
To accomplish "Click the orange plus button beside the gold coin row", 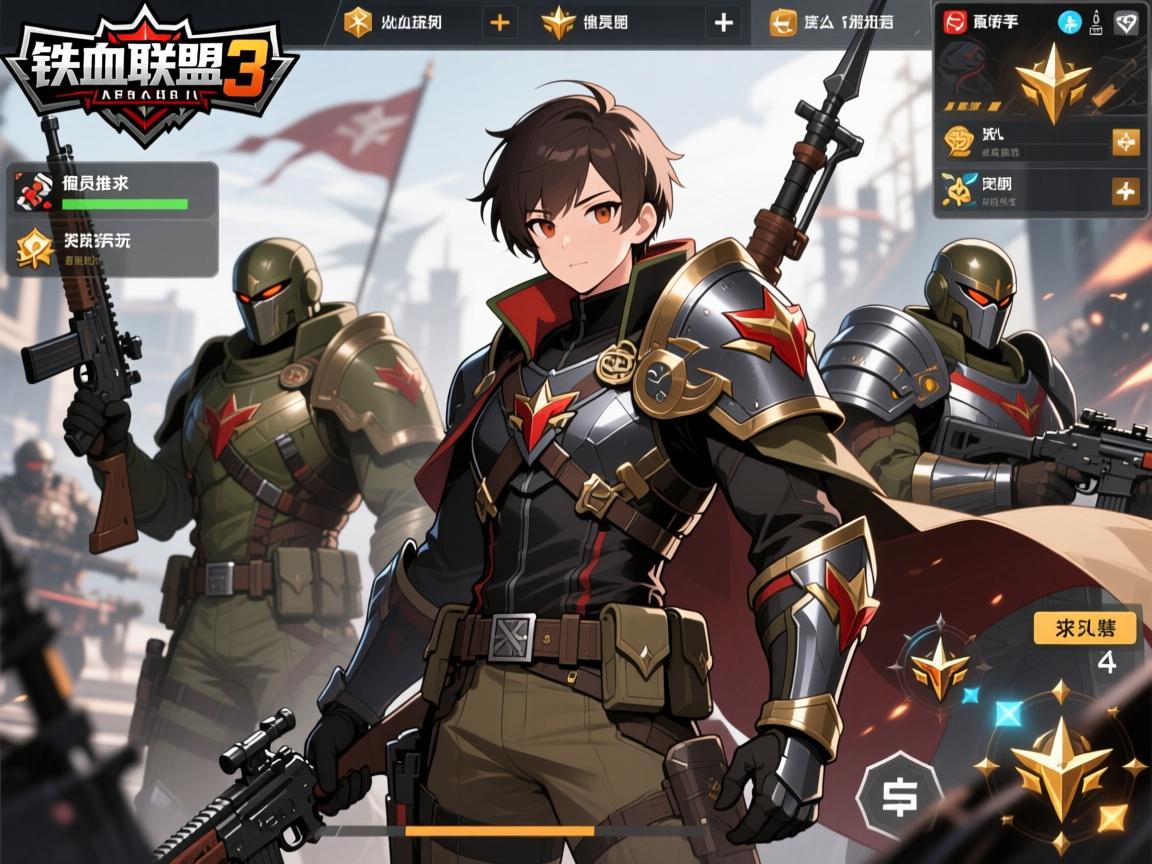I will pyautogui.click(x=1126, y=142).
